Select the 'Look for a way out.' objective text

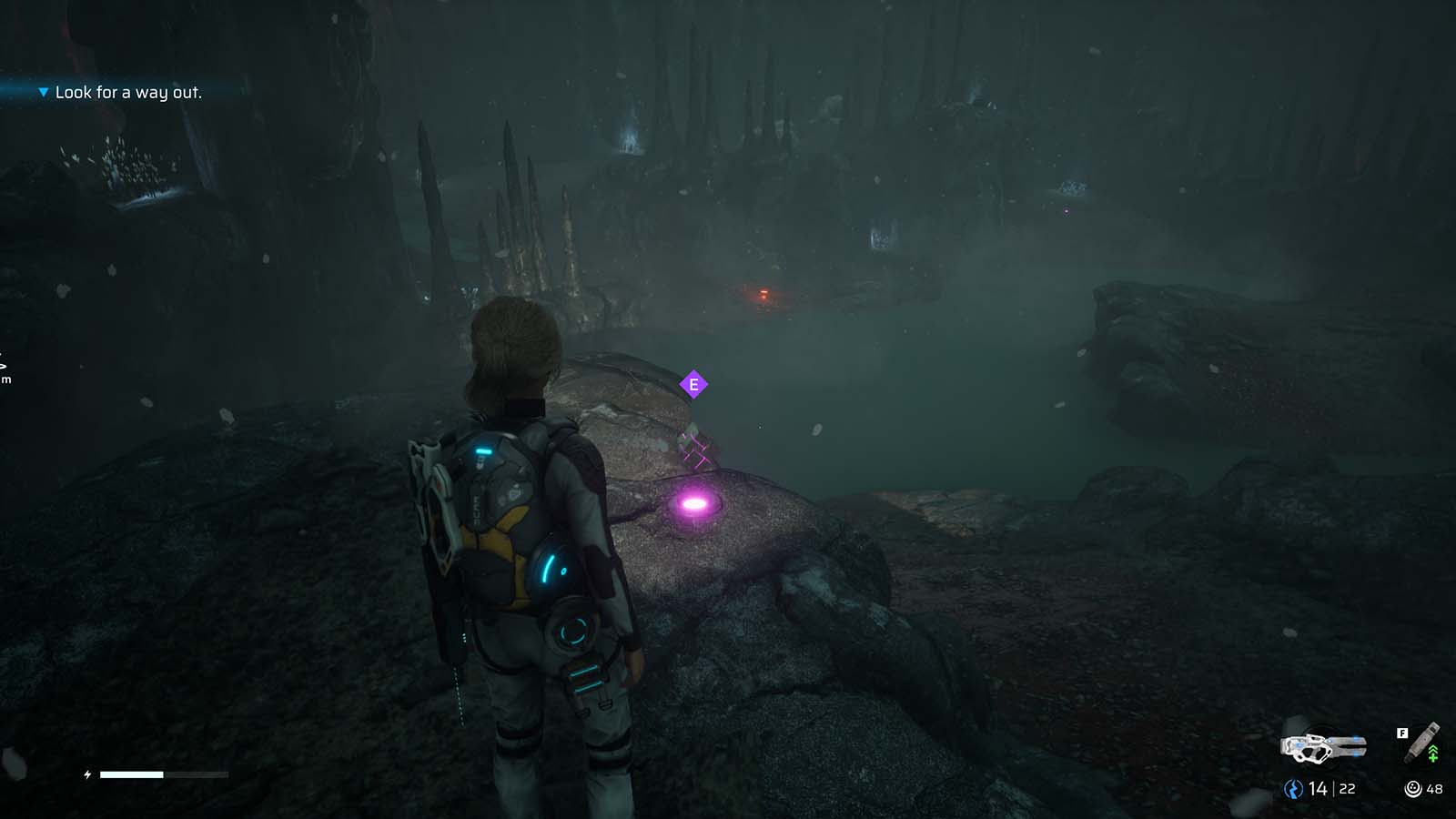[x=129, y=92]
